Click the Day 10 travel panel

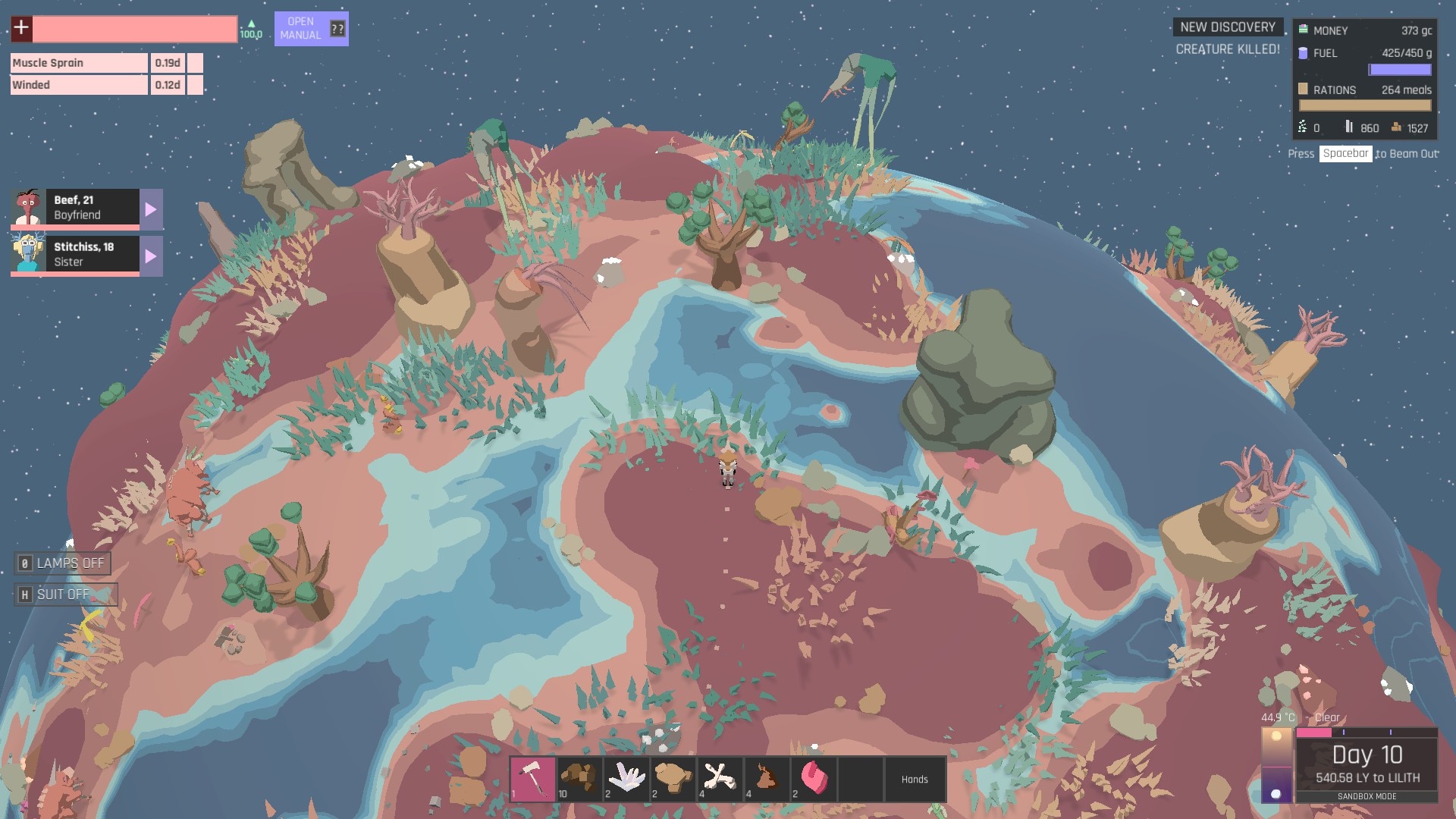pos(1367,764)
